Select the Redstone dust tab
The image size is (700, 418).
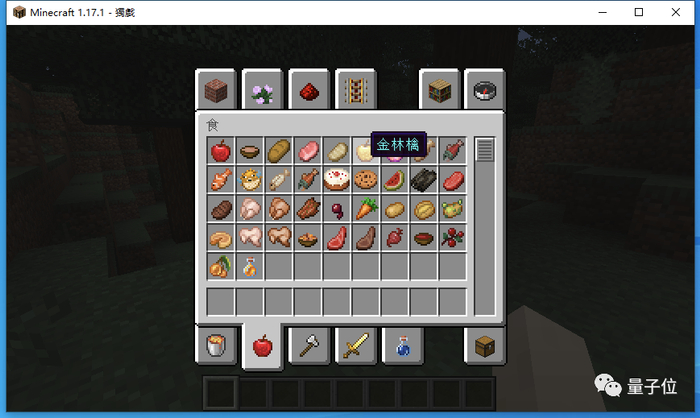pos(308,90)
